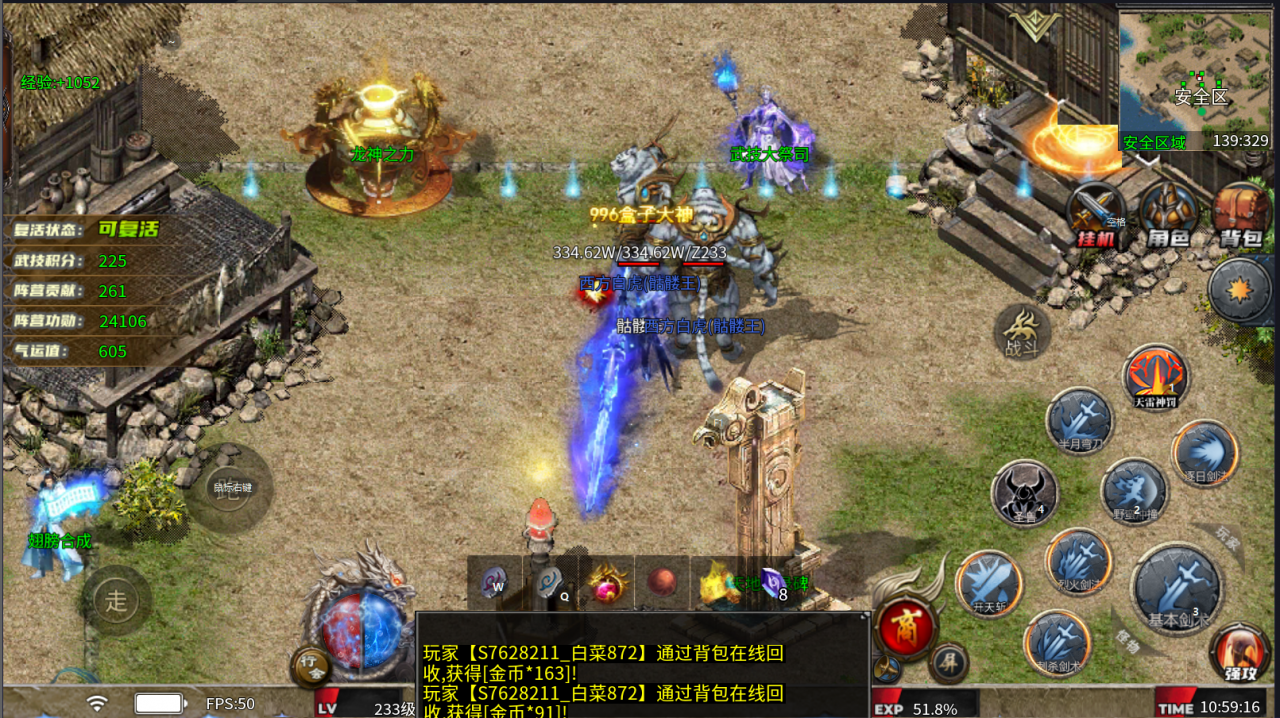
Task: Activate the 天雷神罚 skill
Action: 1156,377
